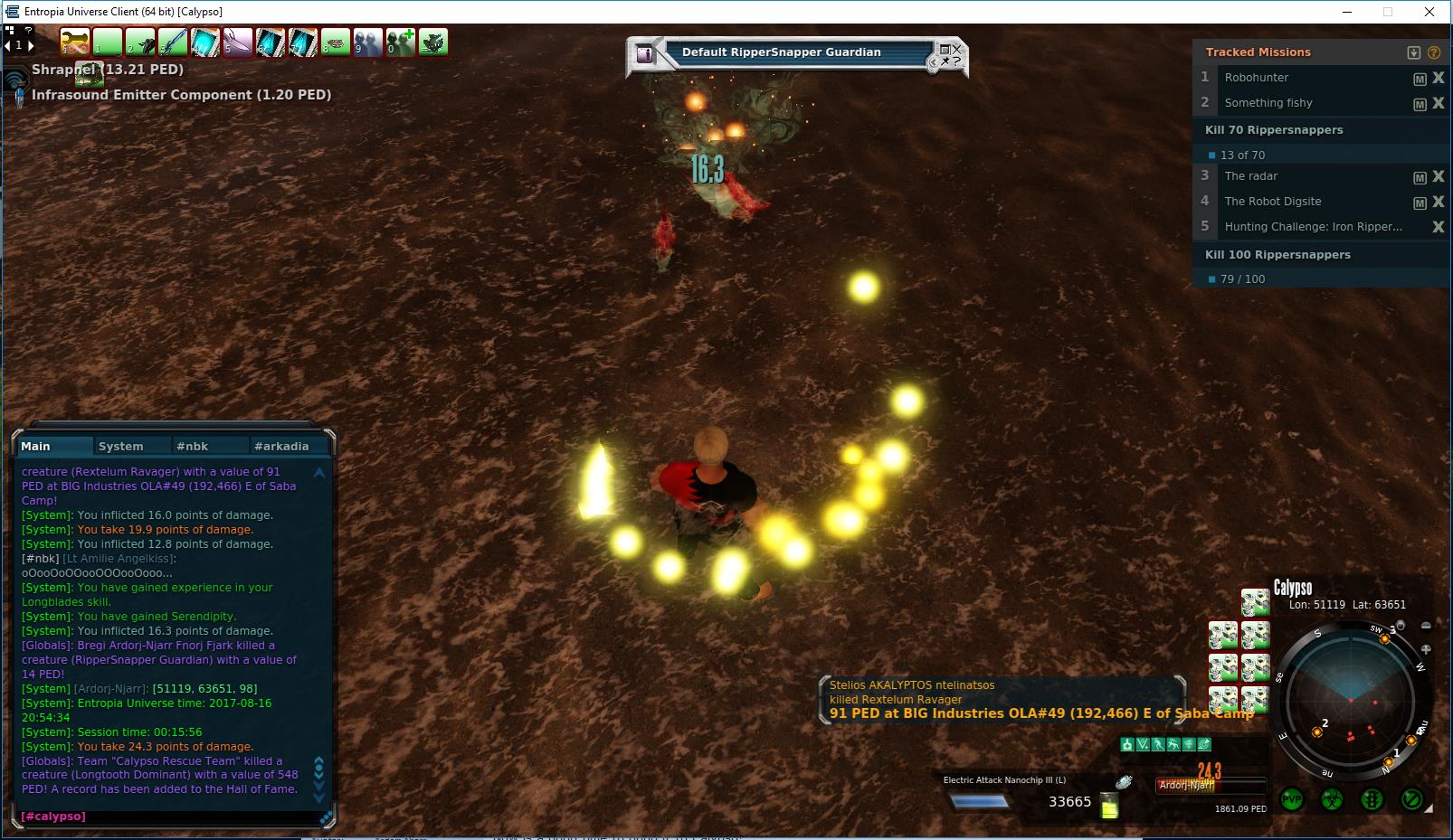Click the biohazard icon below the radar
Viewport: 1453px width, 840px height.
pos(1332,799)
